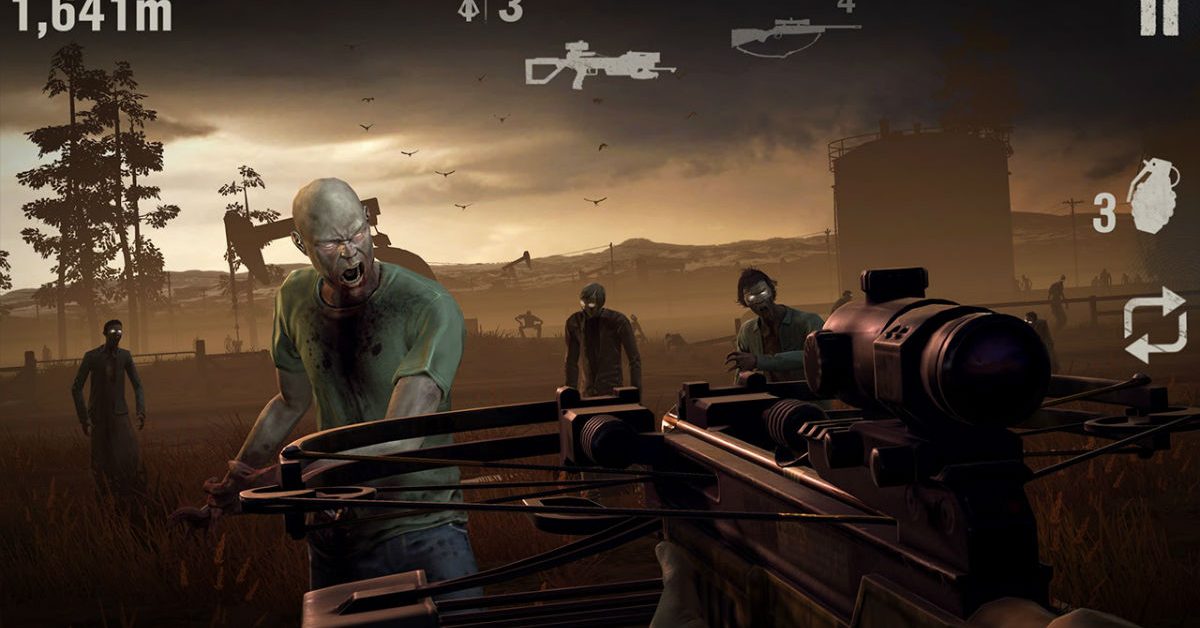The width and height of the screenshot is (1200, 628).
Task: Switch to the sniper rifle icon
Action: [x=794, y=37]
